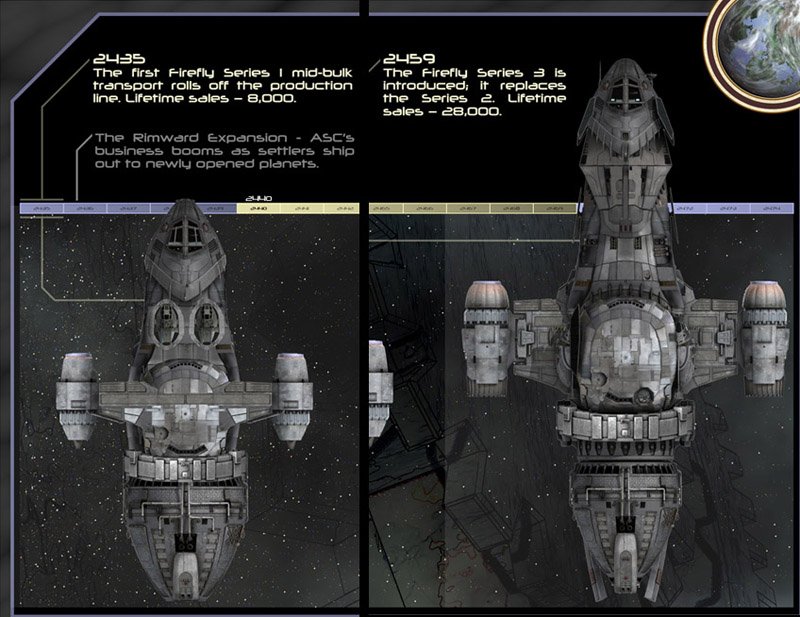The width and height of the screenshot is (800, 617).
Task: Choose the 2459 timeline segment
Action: point(555,208)
